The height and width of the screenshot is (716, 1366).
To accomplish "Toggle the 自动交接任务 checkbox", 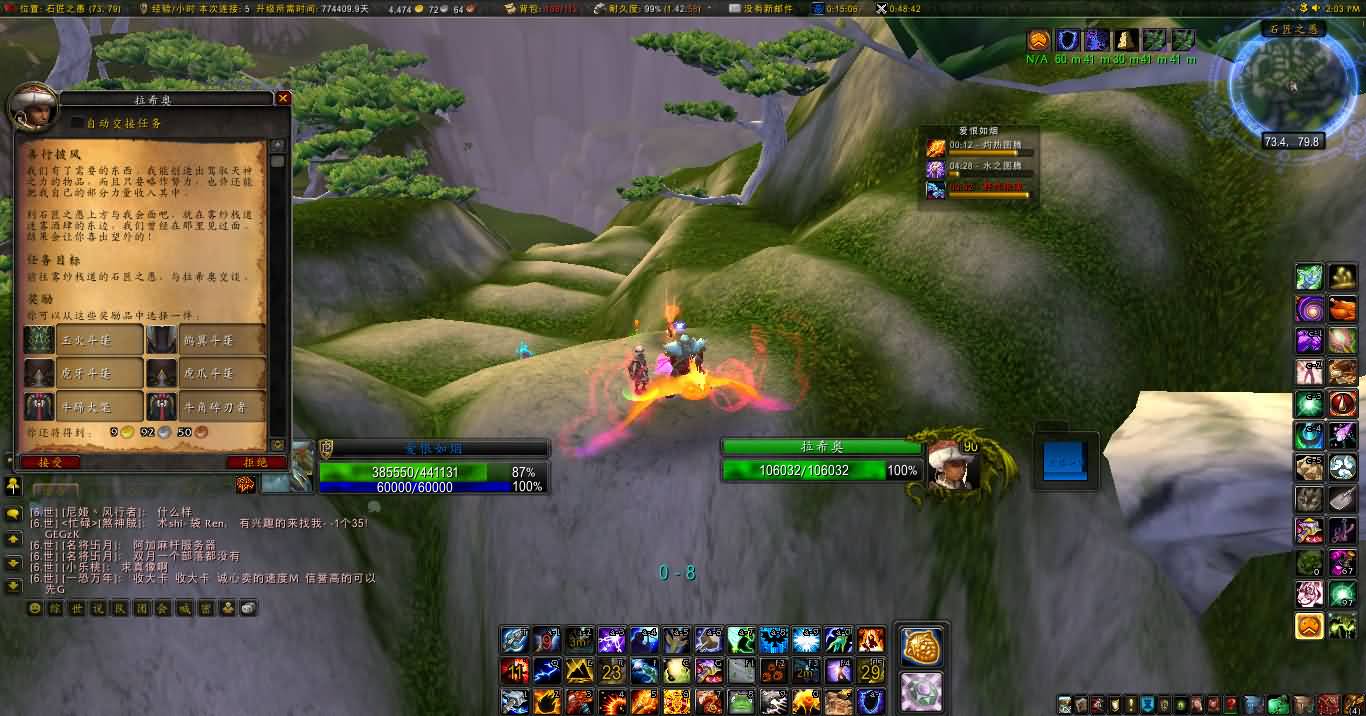I will click(x=77, y=122).
